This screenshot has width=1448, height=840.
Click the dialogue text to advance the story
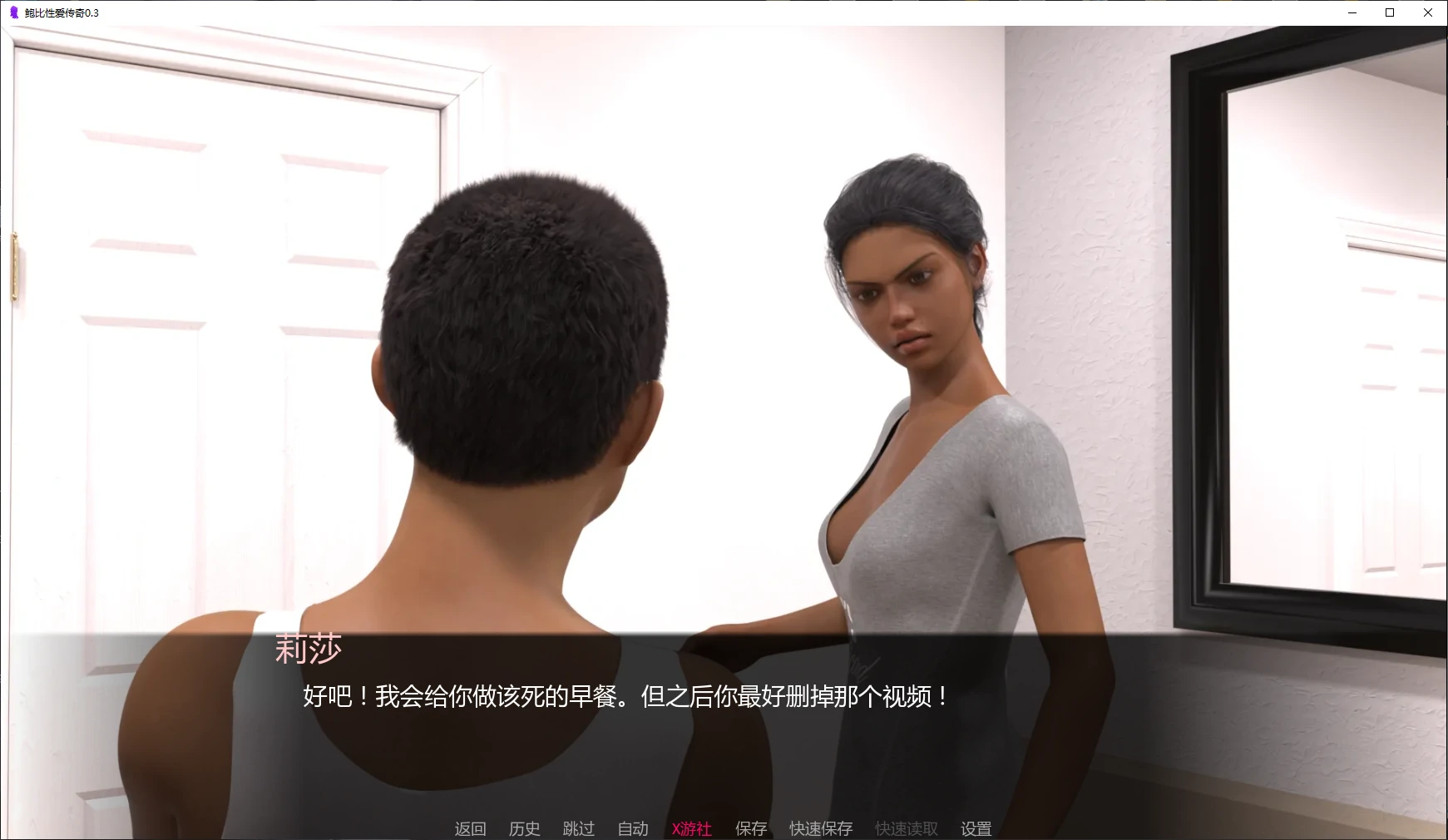(625, 699)
